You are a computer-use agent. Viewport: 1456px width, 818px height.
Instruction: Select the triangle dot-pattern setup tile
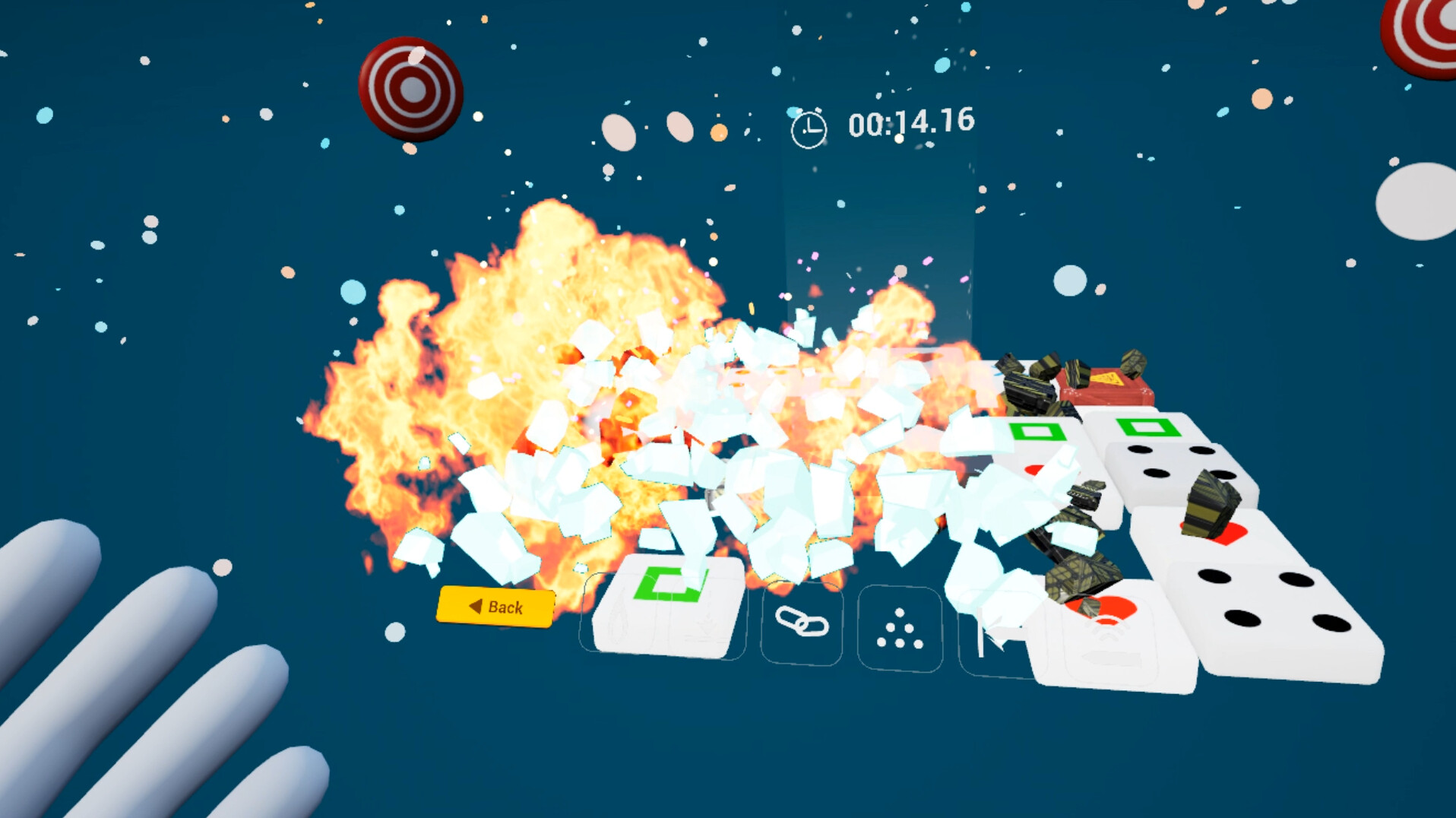(899, 626)
